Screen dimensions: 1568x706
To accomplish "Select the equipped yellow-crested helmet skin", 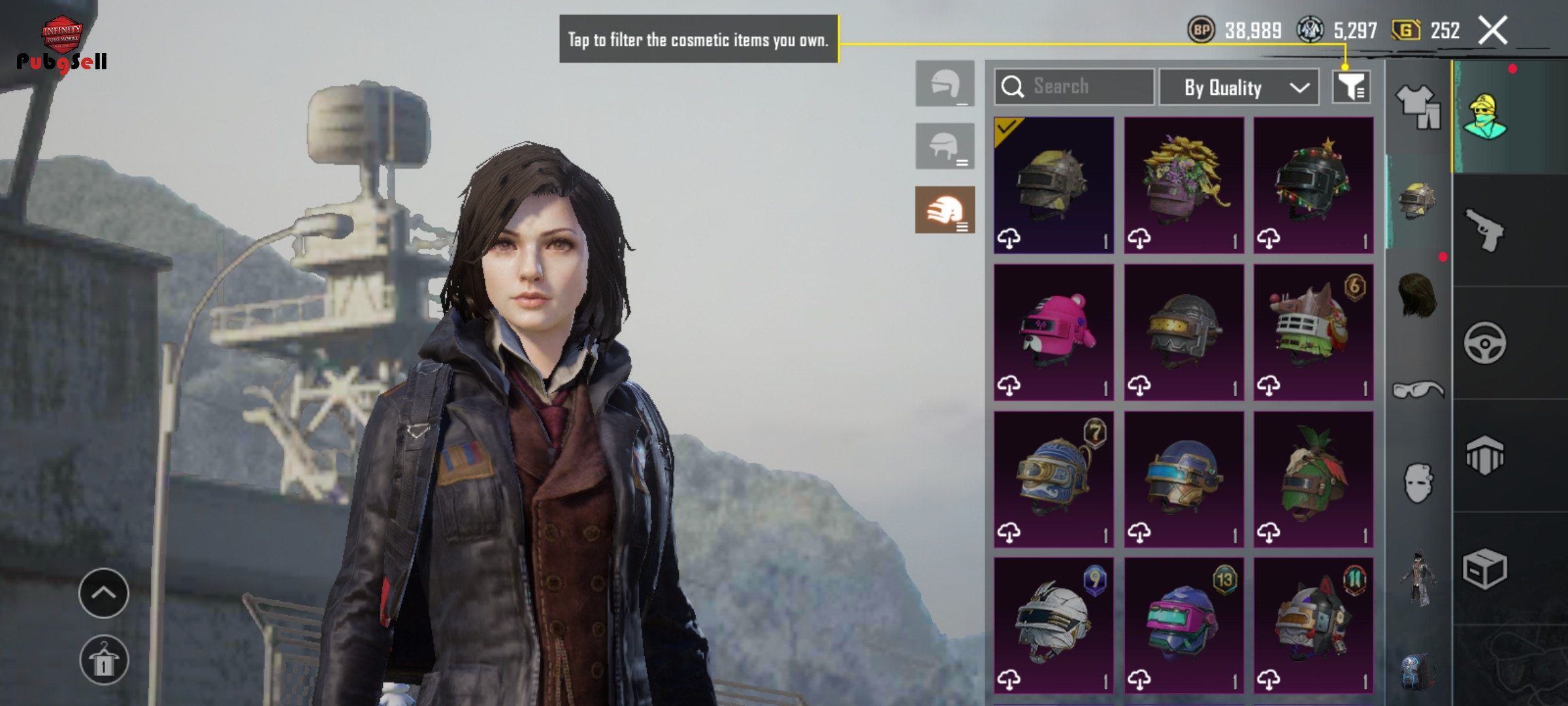I will tap(1053, 185).
